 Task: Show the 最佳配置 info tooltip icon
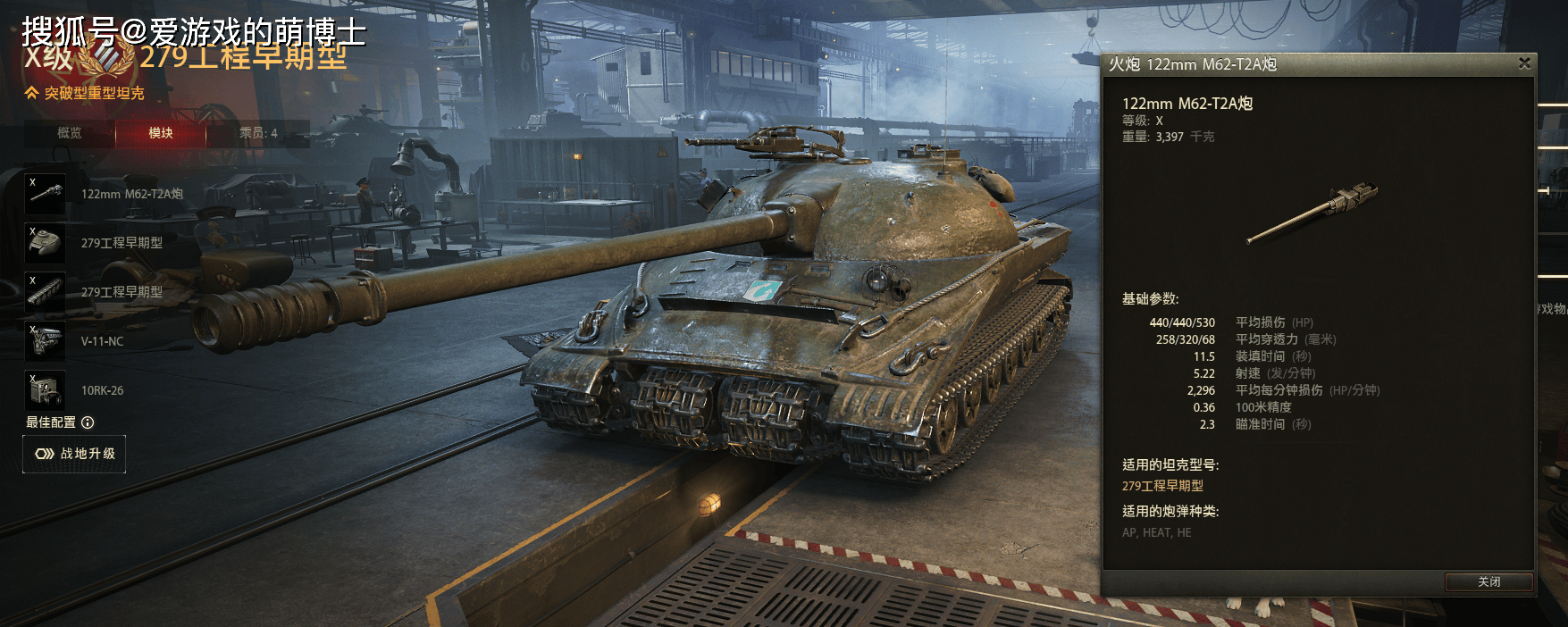click(x=88, y=422)
